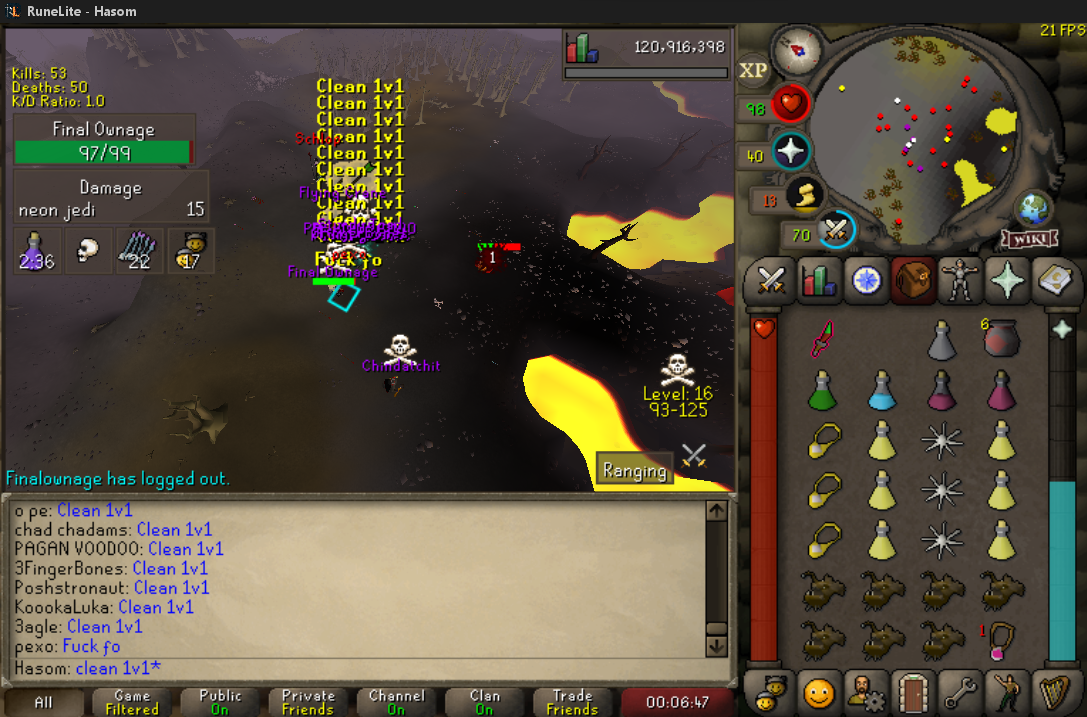Open the wrench settings tab

pyautogui.click(x=959, y=691)
